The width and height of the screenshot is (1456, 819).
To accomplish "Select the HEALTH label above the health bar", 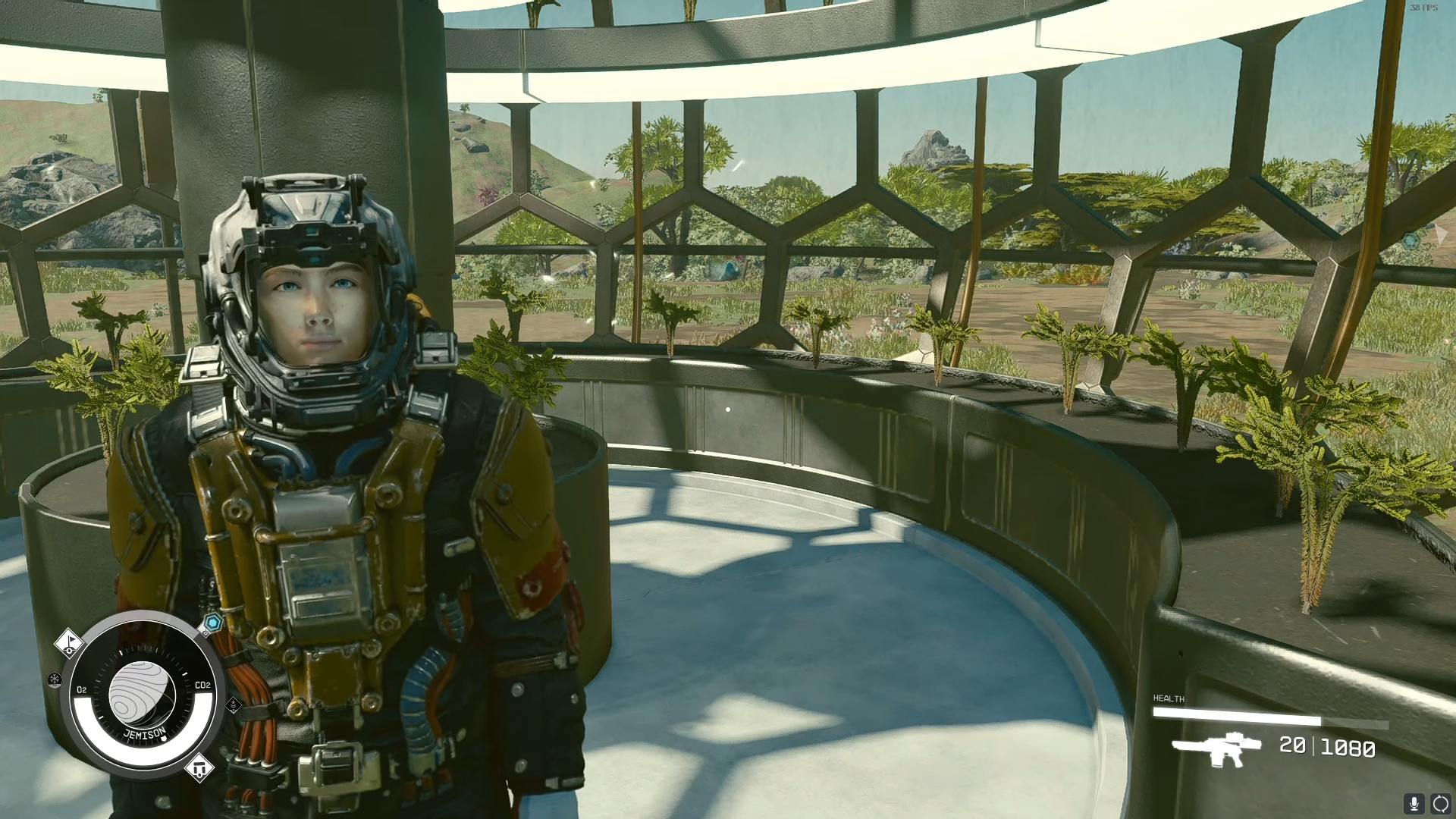I will click(x=1168, y=698).
